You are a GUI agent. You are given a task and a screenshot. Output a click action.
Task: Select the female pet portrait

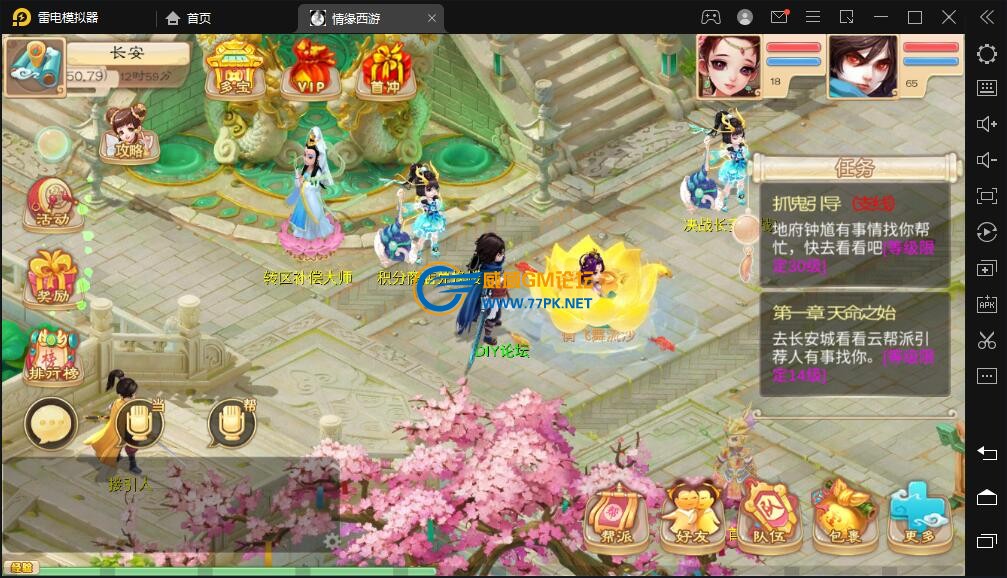tap(728, 65)
